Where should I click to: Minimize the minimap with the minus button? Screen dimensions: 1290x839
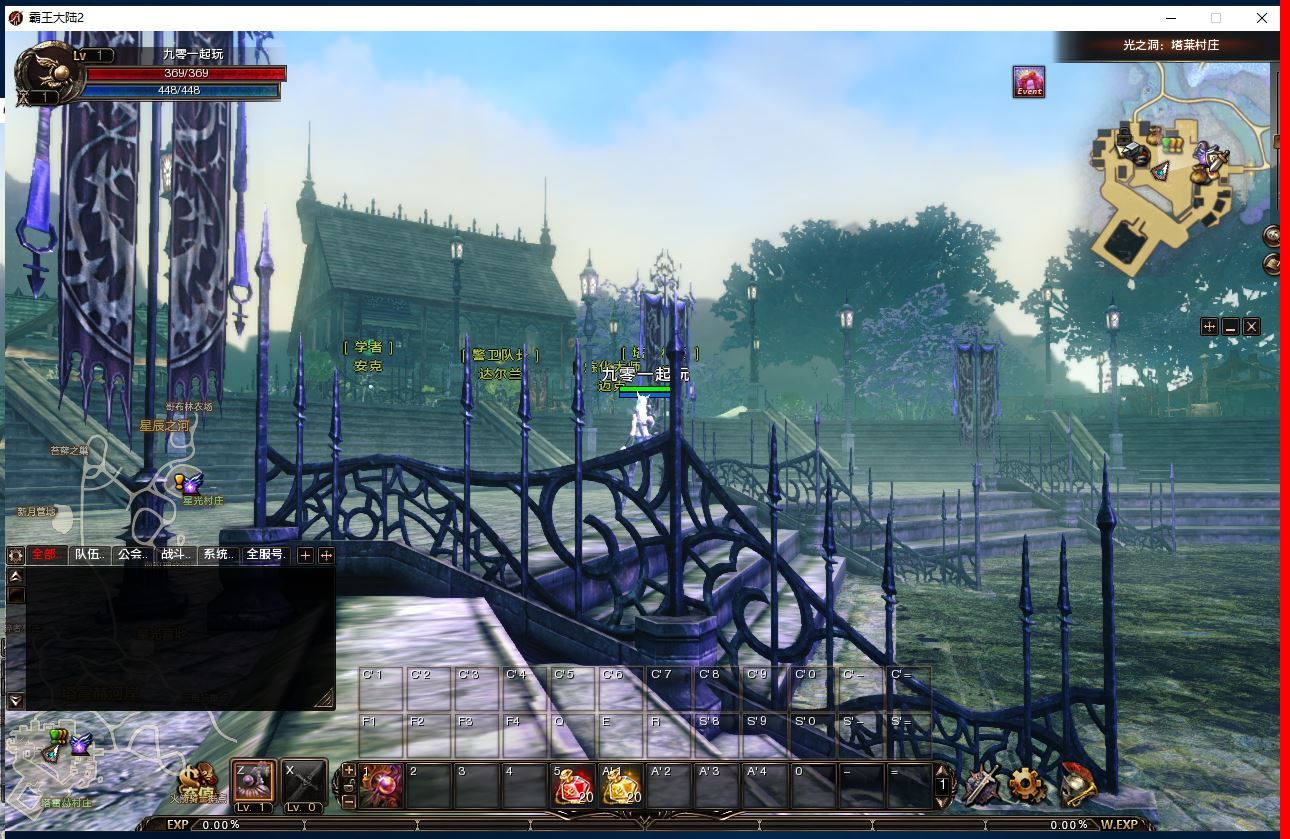coord(1230,327)
